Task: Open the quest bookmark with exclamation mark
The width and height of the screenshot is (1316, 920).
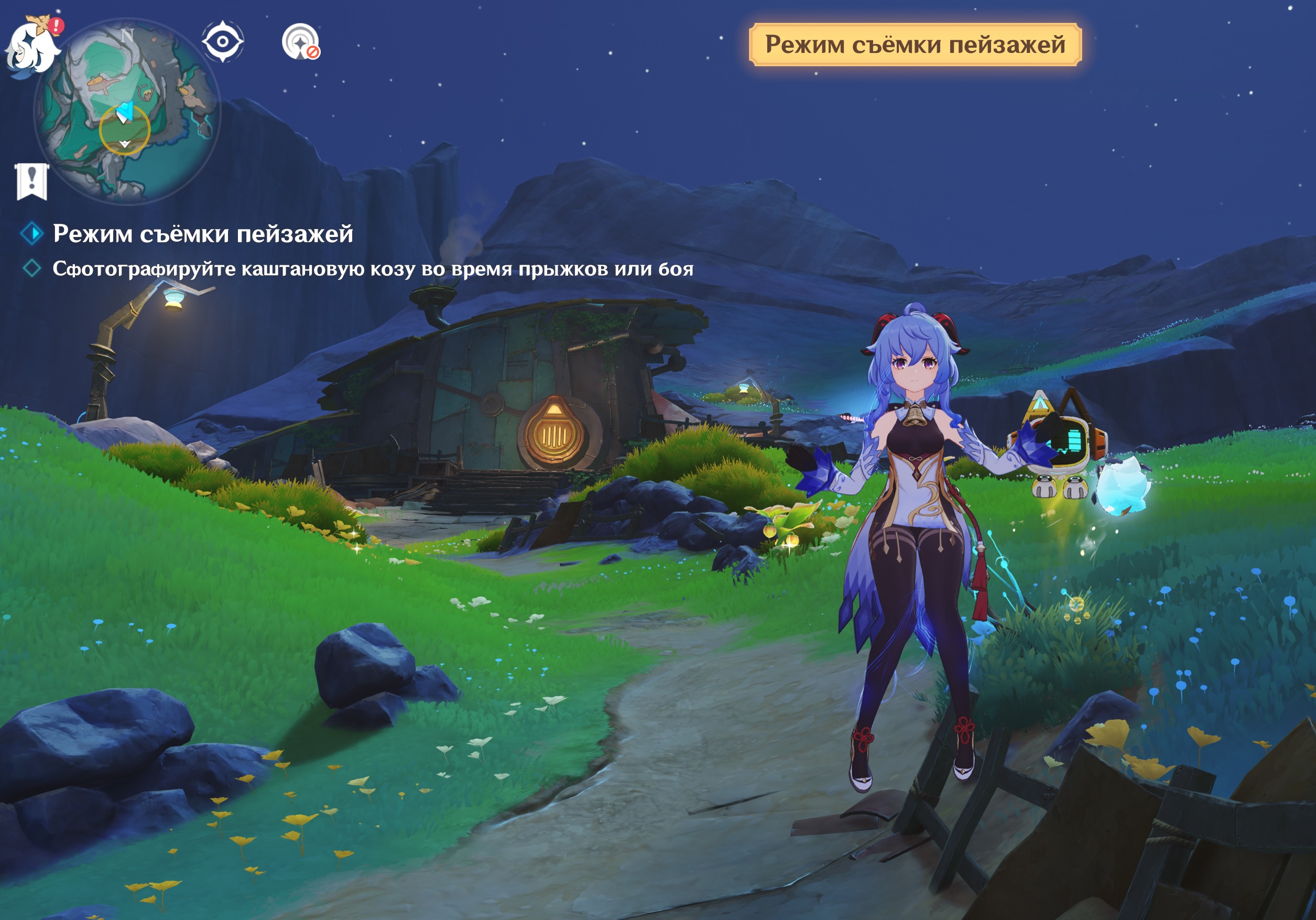Action: click(x=32, y=181)
